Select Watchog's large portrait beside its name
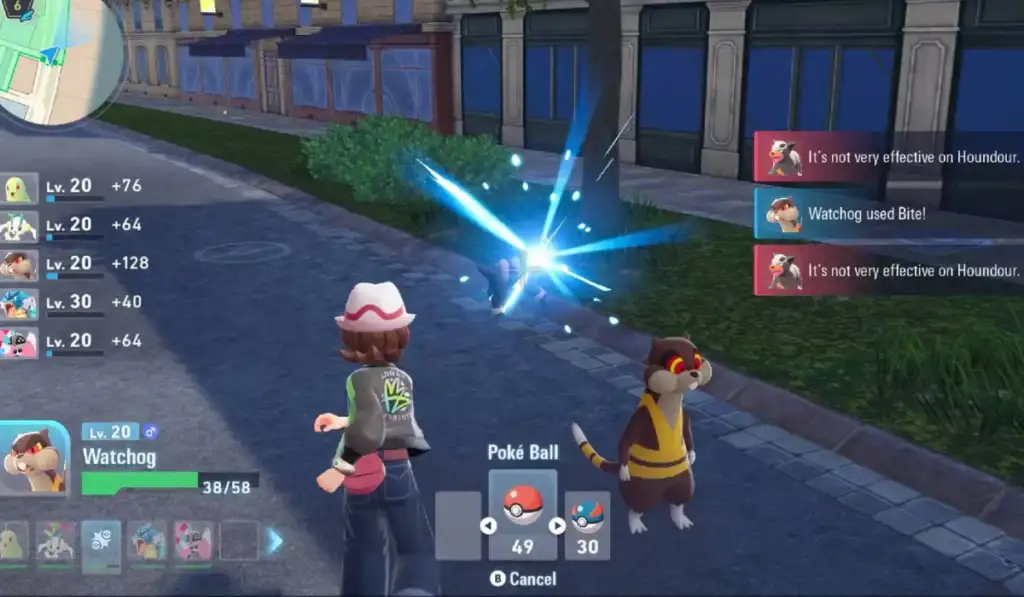The width and height of the screenshot is (1024, 597). (x=34, y=458)
